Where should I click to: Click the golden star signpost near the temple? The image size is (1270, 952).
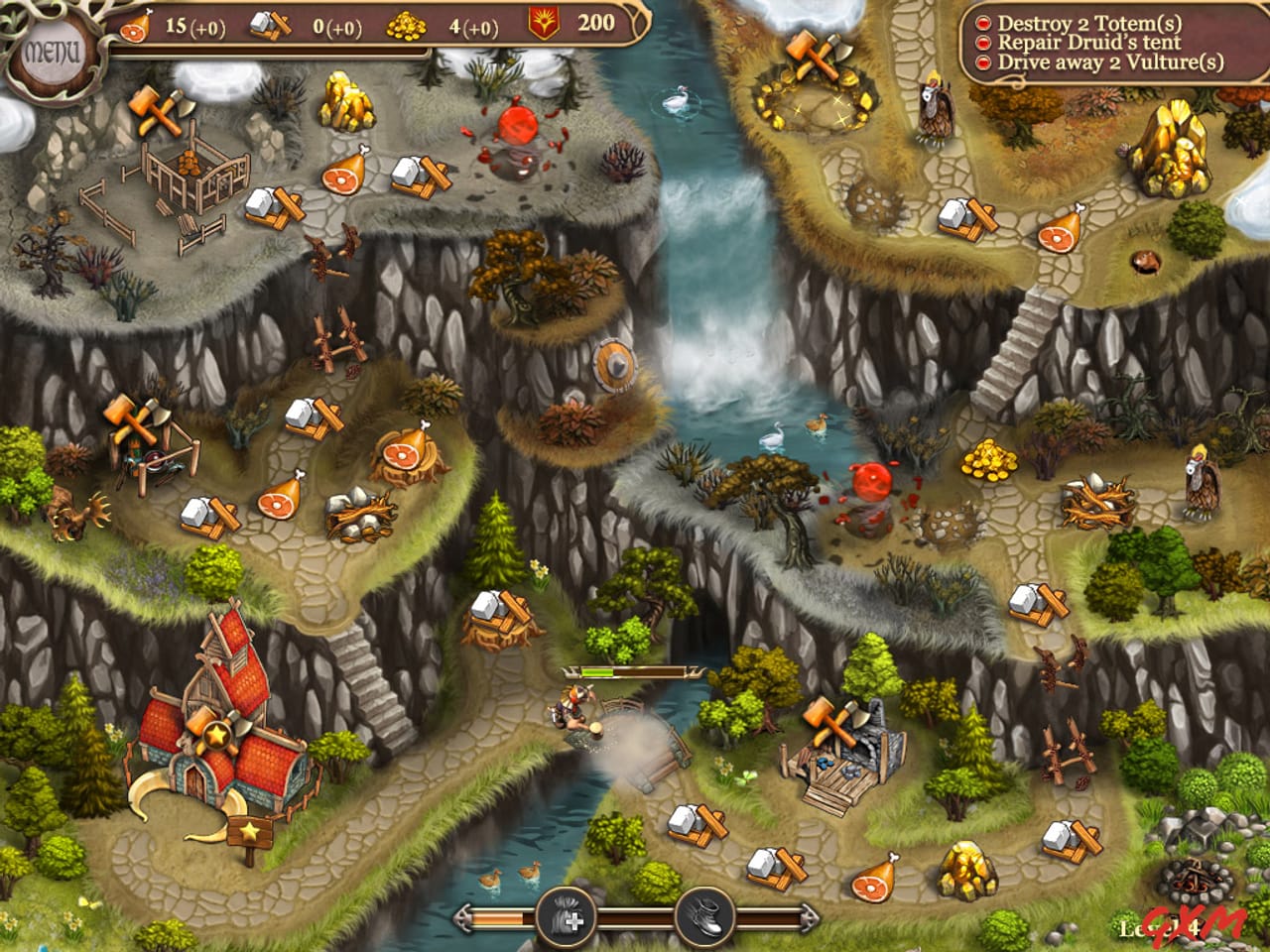coord(248,831)
